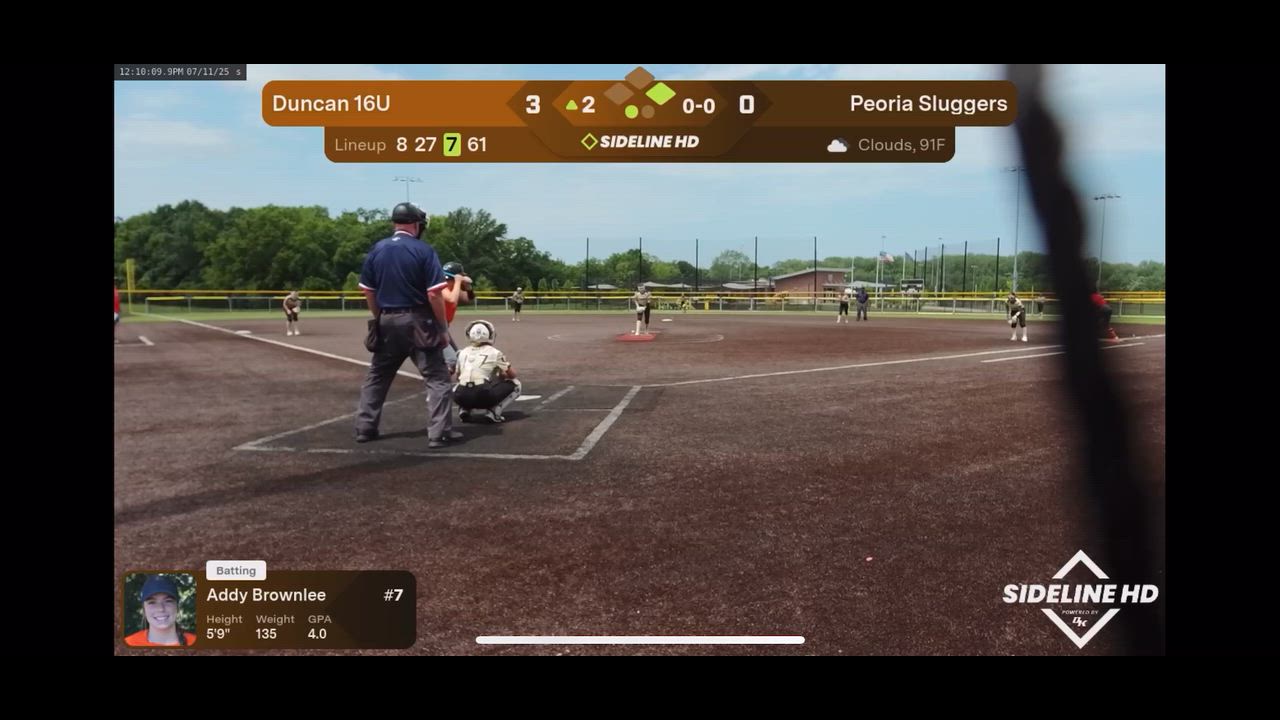Open Addy Brownlee's batter photo

pyautogui.click(x=160, y=609)
